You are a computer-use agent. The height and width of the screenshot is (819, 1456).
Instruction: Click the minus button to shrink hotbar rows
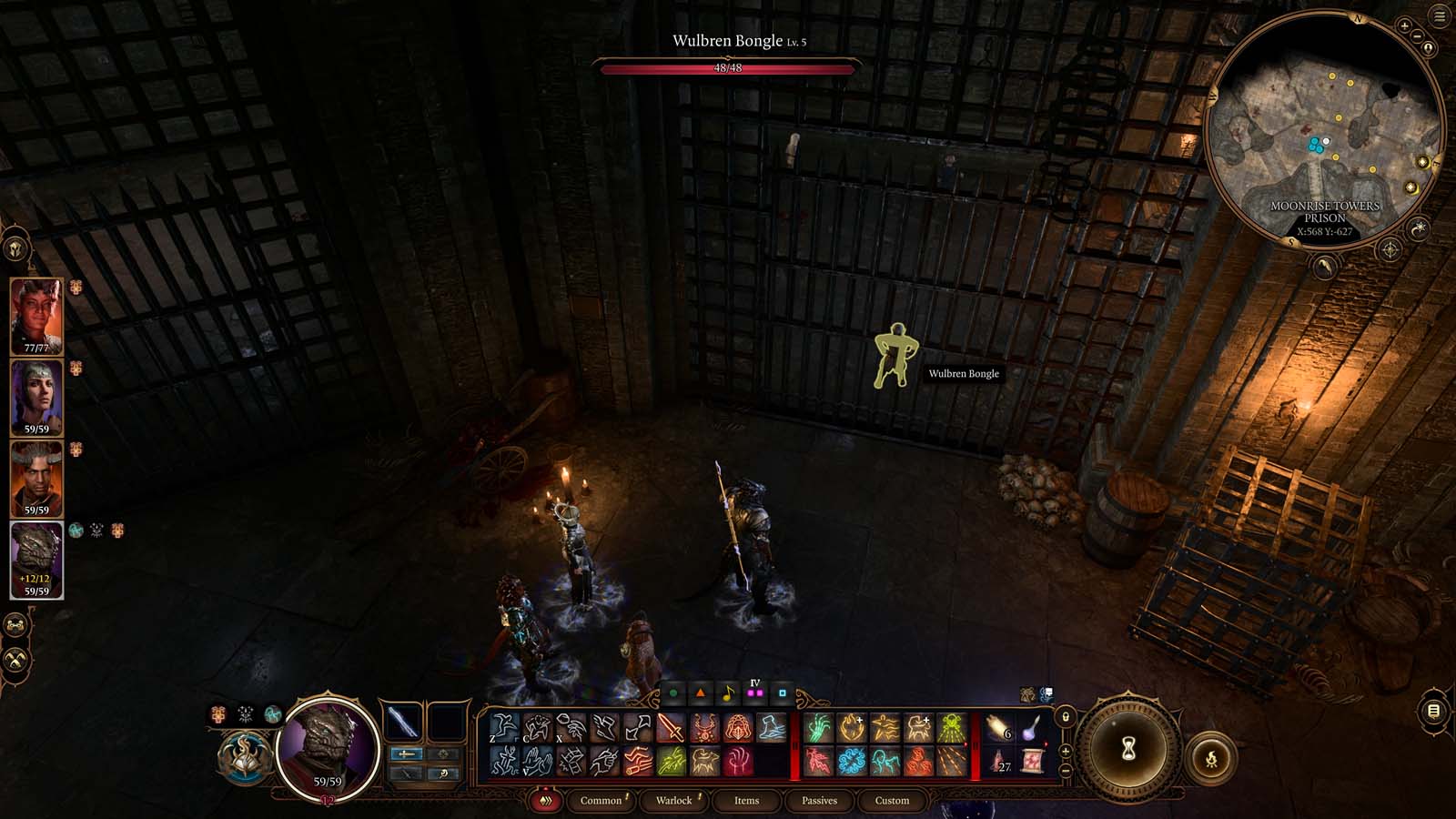click(1066, 770)
